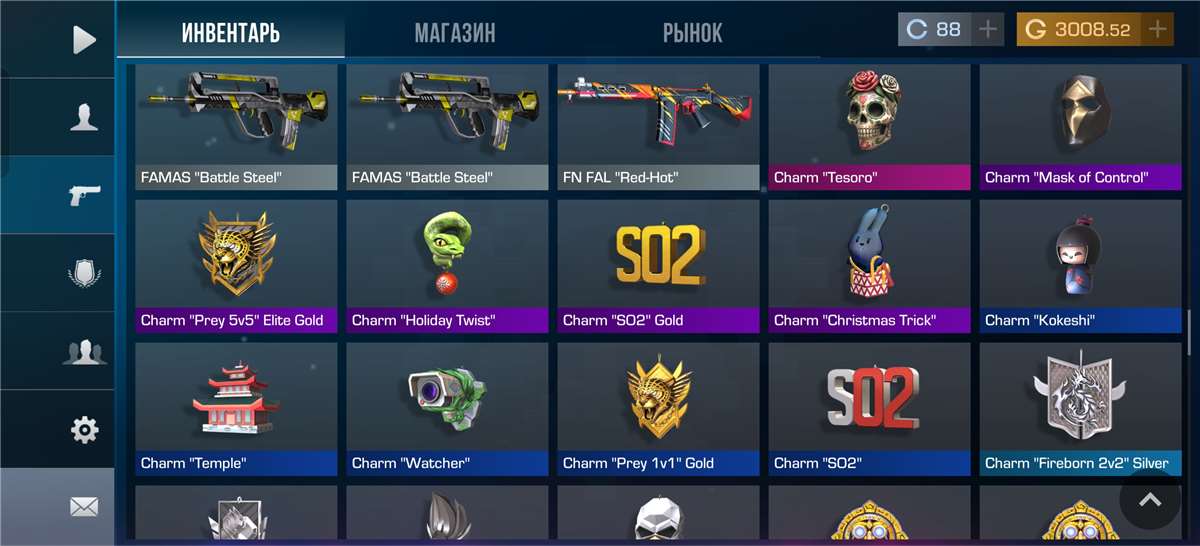Open the profile silhouette sidebar icon

point(84,118)
